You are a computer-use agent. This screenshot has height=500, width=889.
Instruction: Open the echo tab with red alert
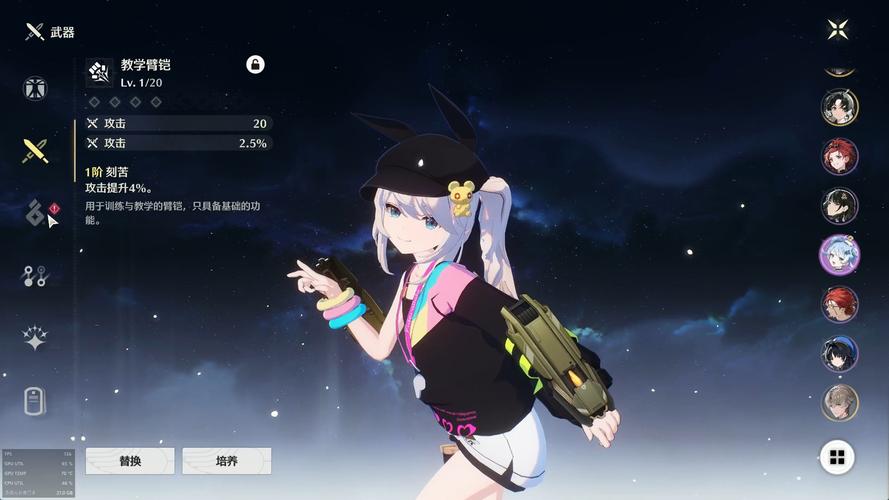pyautogui.click(x=36, y=213)
